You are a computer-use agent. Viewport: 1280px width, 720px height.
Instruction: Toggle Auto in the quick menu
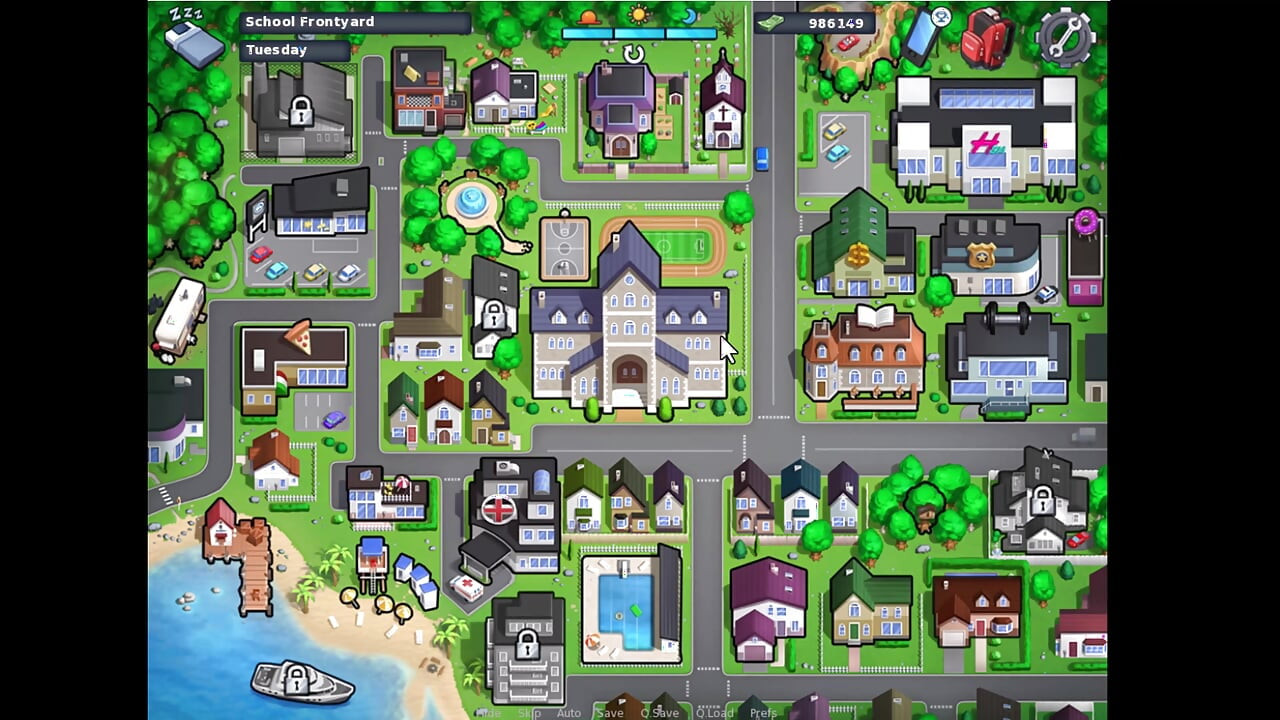[569, 713]
